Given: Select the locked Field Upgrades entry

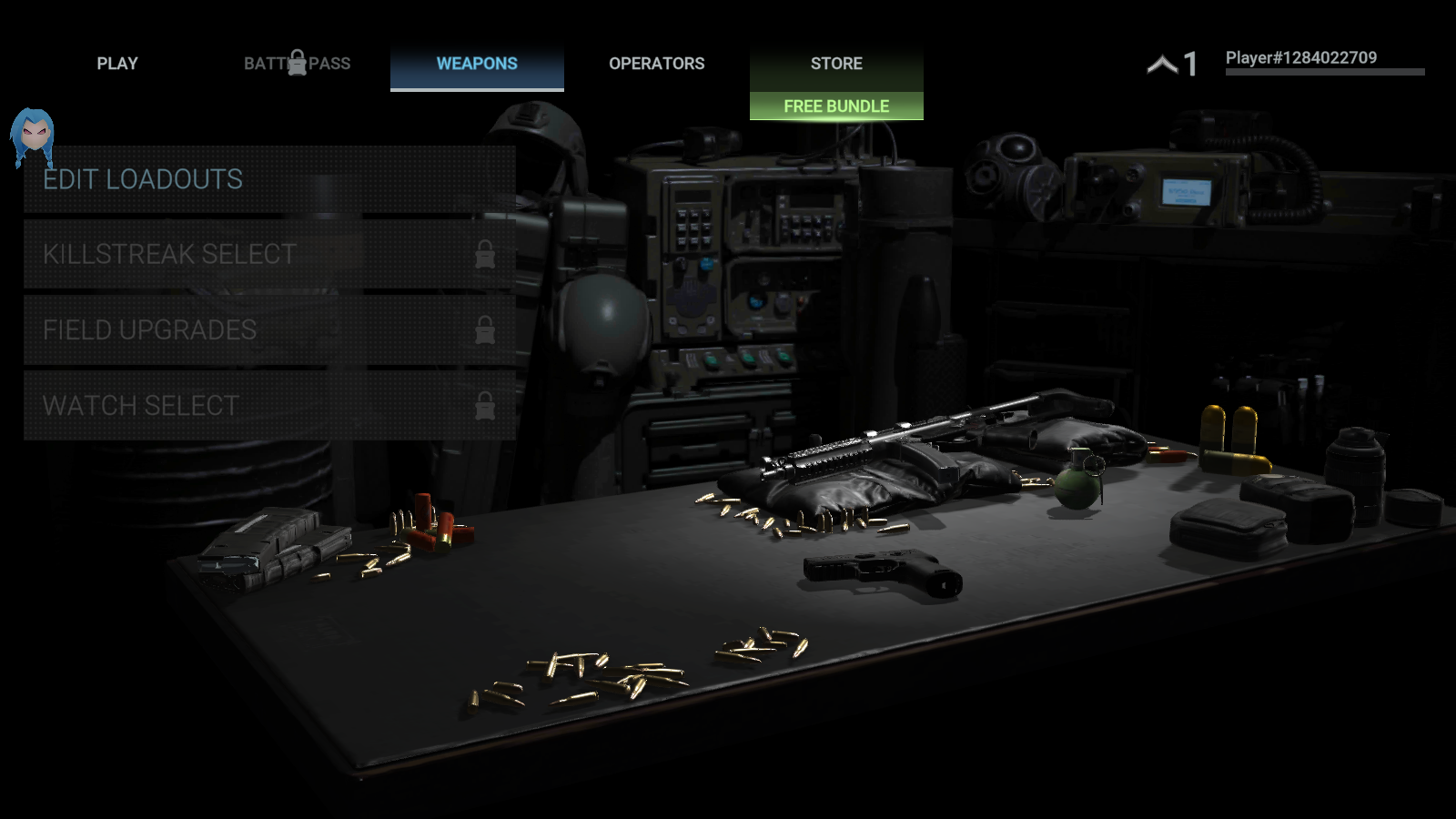Looking at the screenshot, I should click(269, 329).
